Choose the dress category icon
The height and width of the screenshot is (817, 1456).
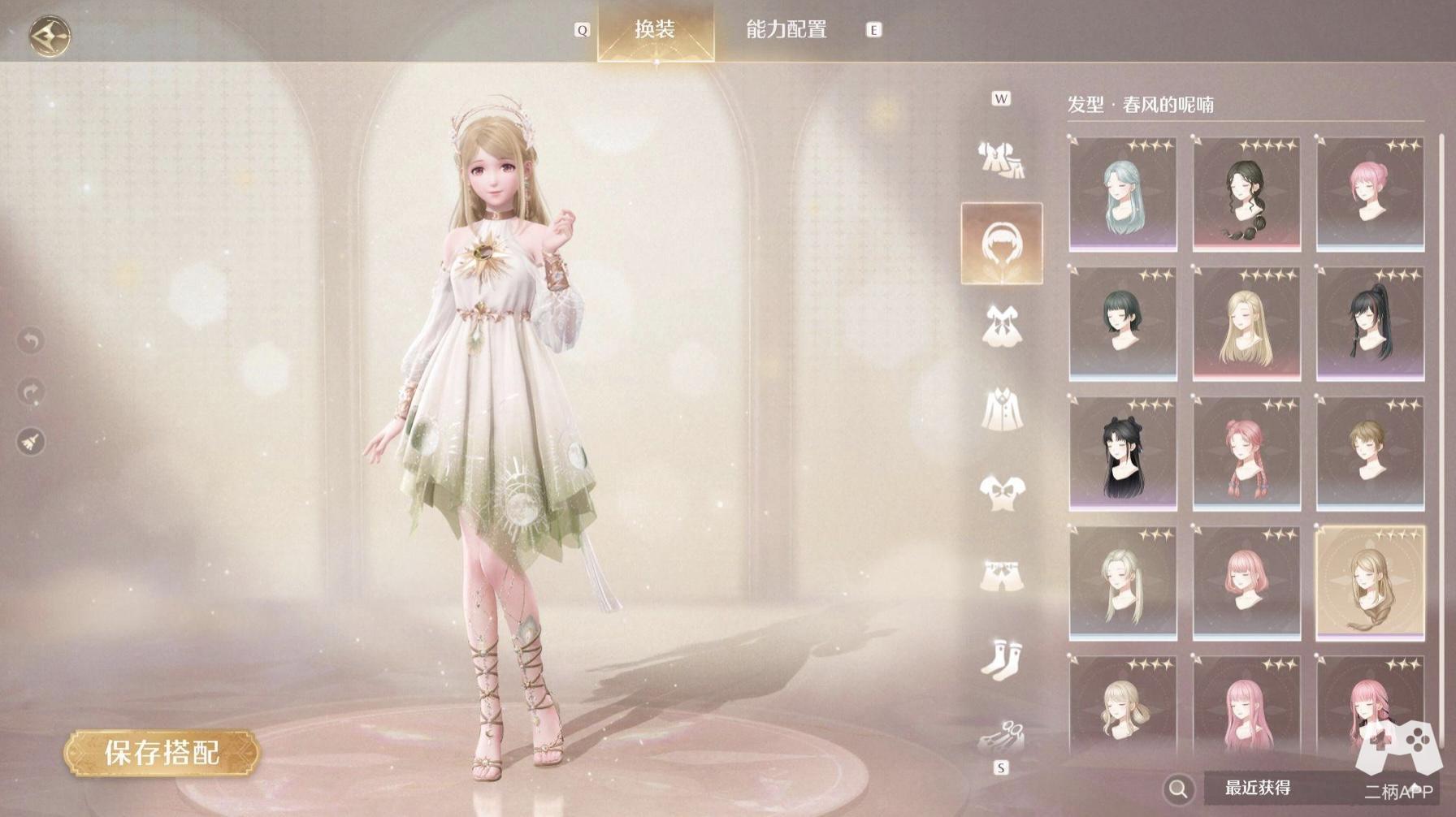pos(1001,326)
